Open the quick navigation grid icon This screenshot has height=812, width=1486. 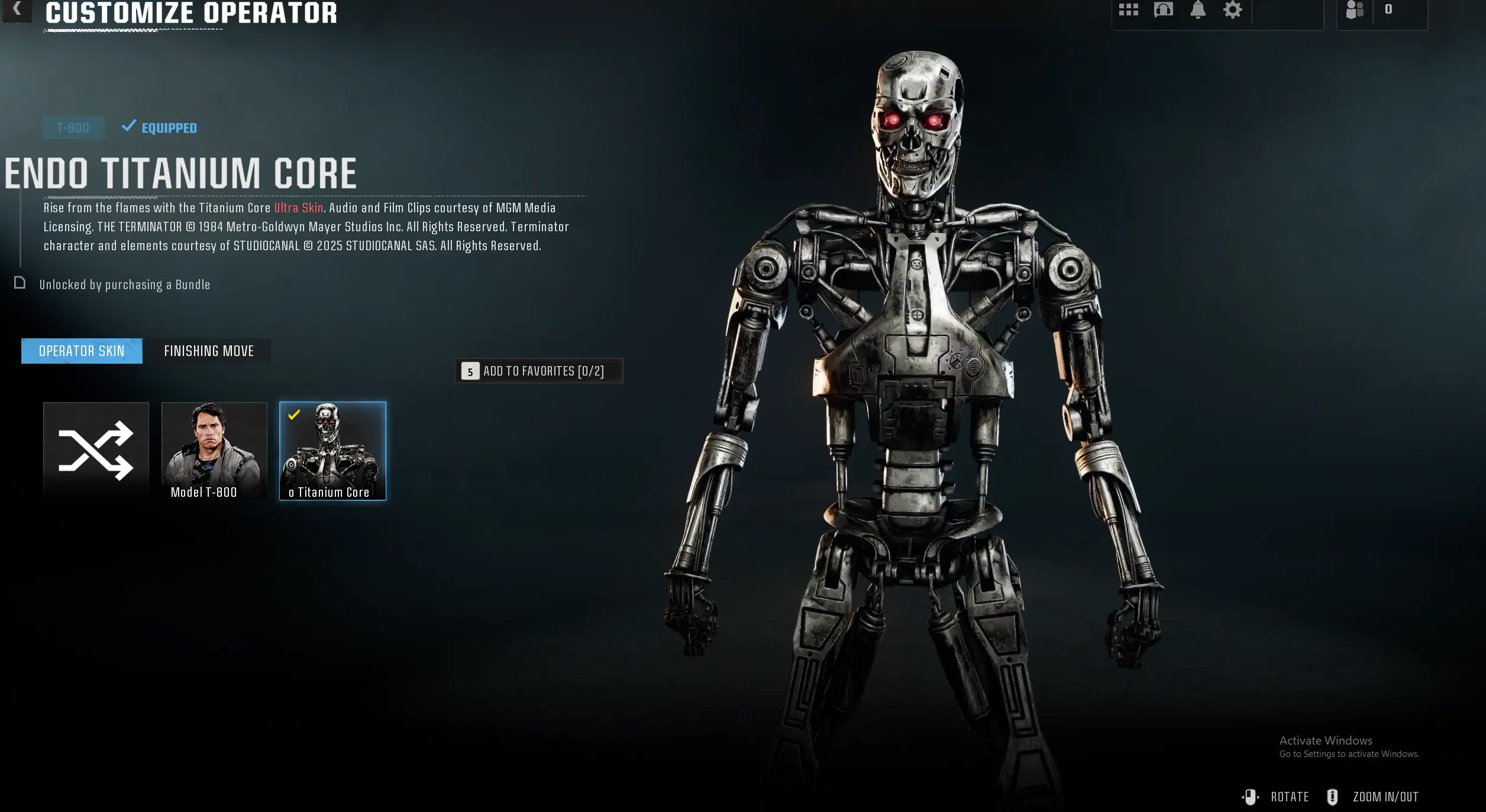[1129, 9]
